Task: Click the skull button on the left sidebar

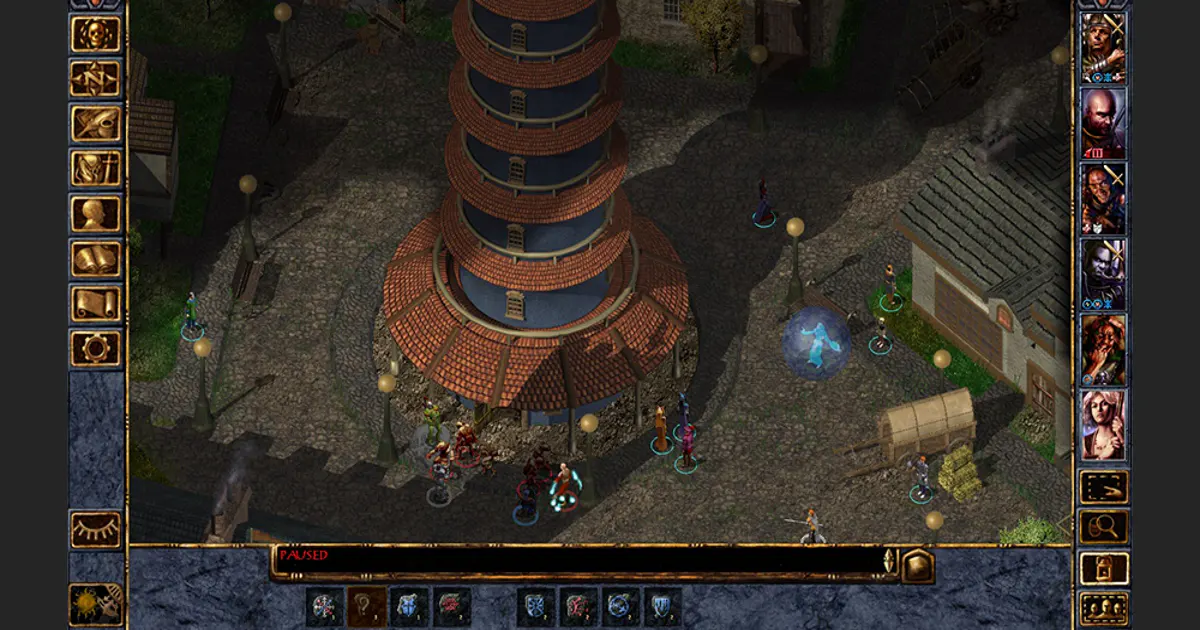Action: pyautogui.click(x=96, y=34)
